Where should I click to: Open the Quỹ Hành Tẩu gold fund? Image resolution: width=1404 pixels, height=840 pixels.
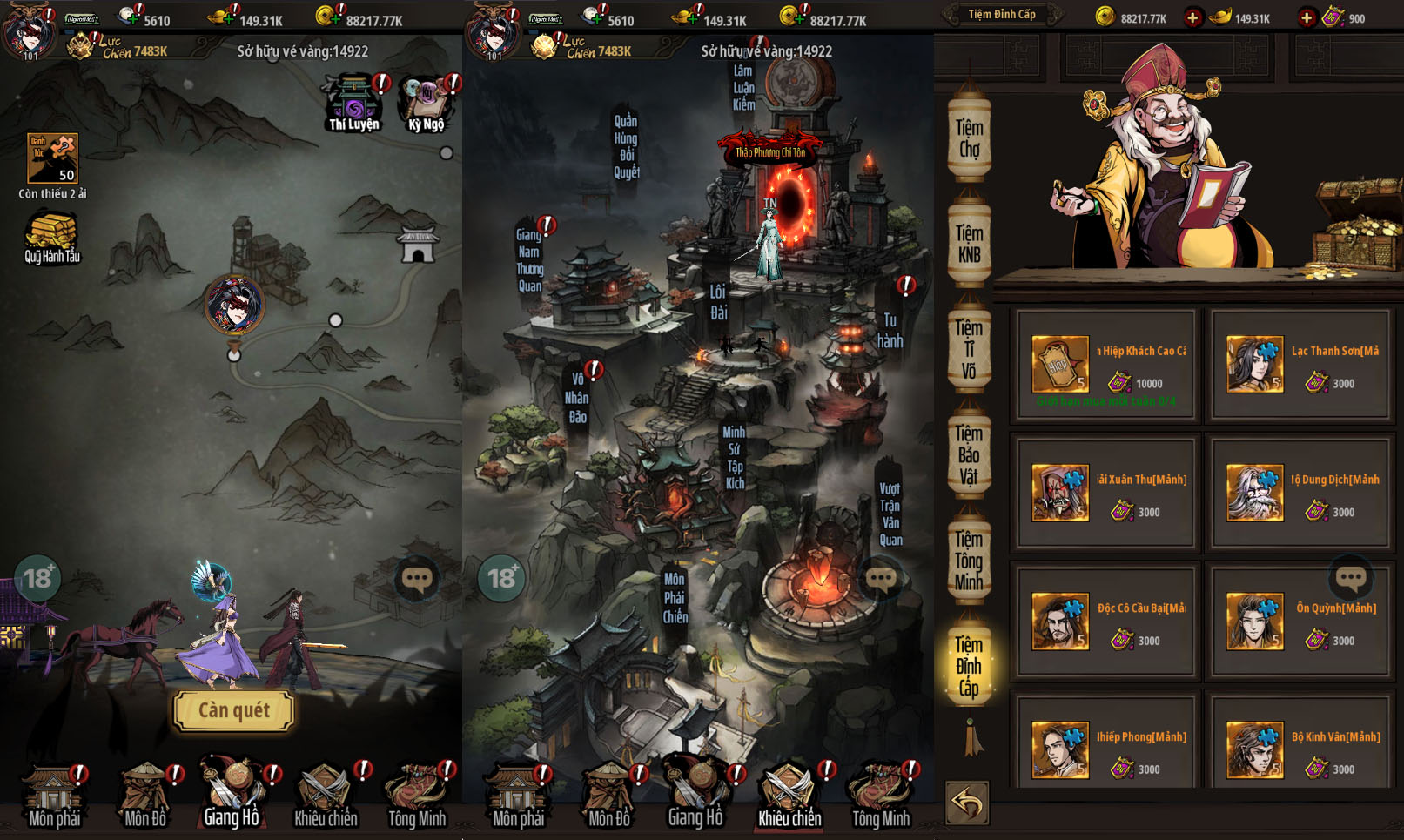point(52,237)
